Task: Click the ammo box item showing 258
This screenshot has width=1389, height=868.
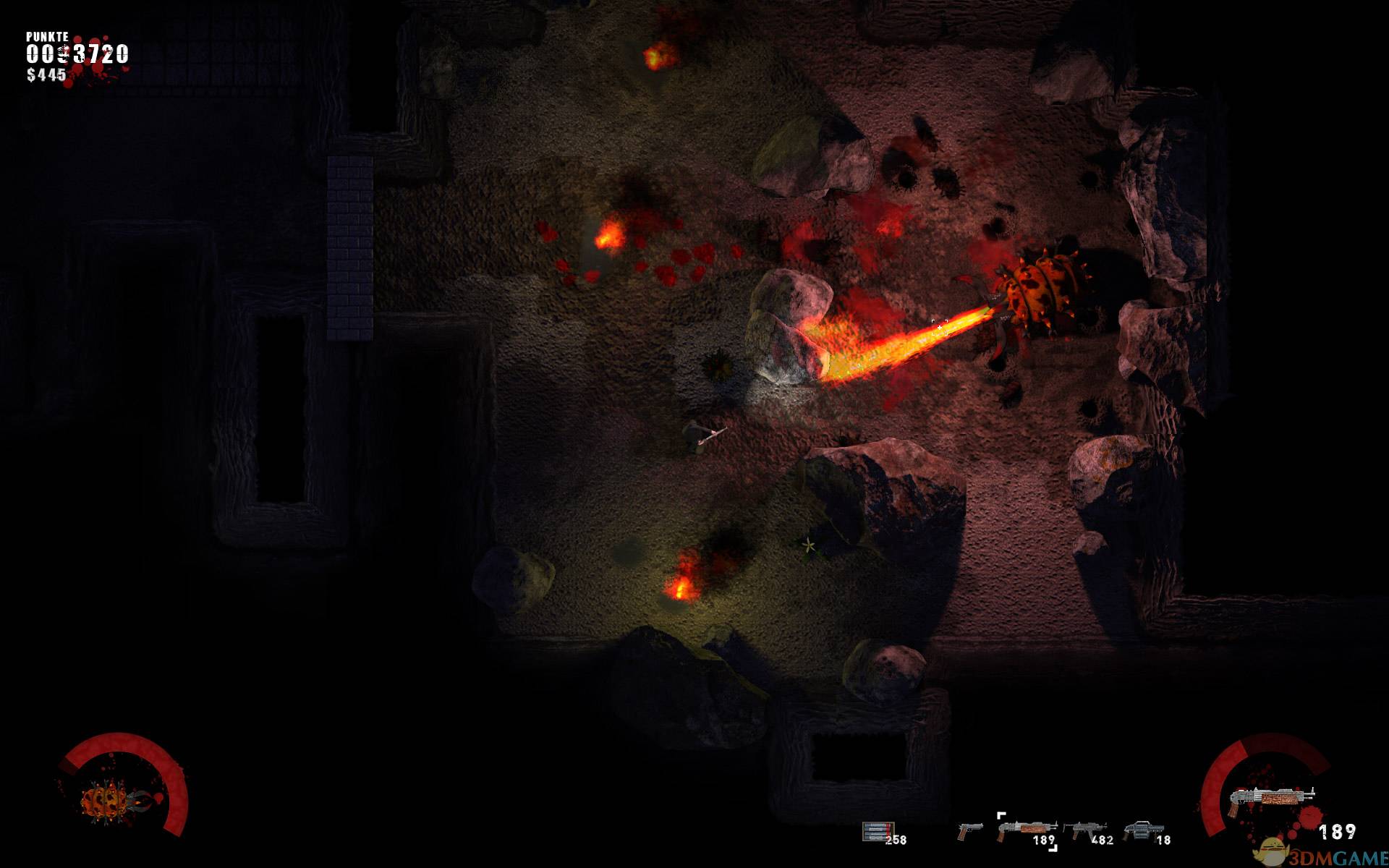Action: (x=878, y=832)
